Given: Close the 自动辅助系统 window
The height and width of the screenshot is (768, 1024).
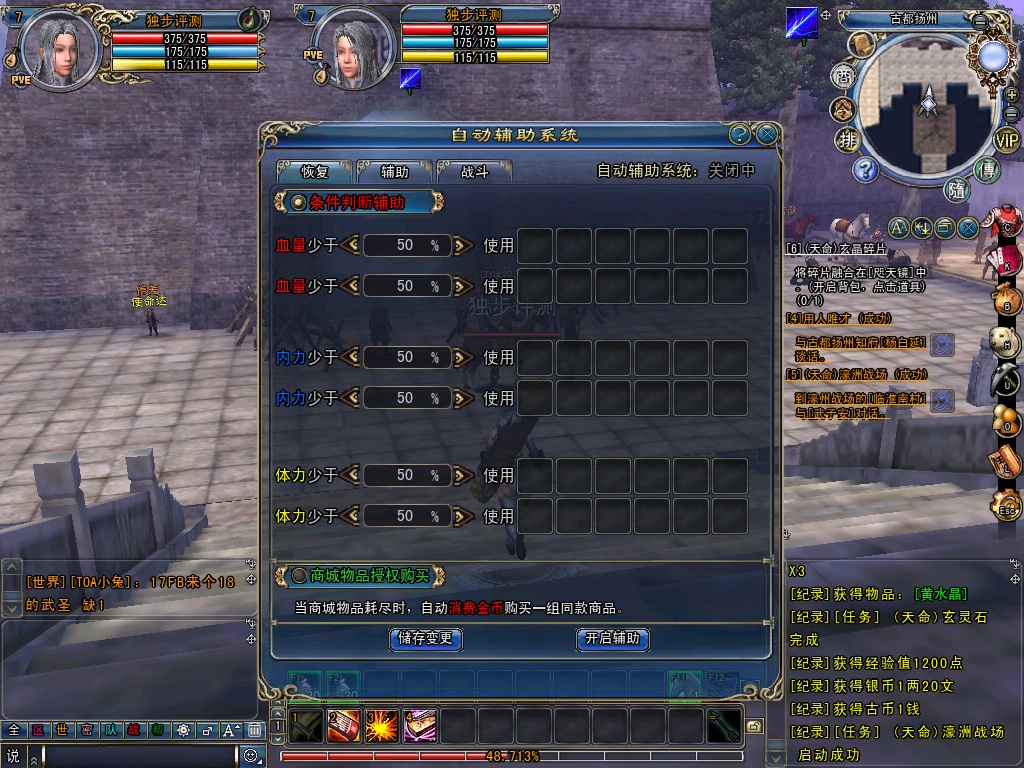Looking at the screenshot, I should [767, 134].
